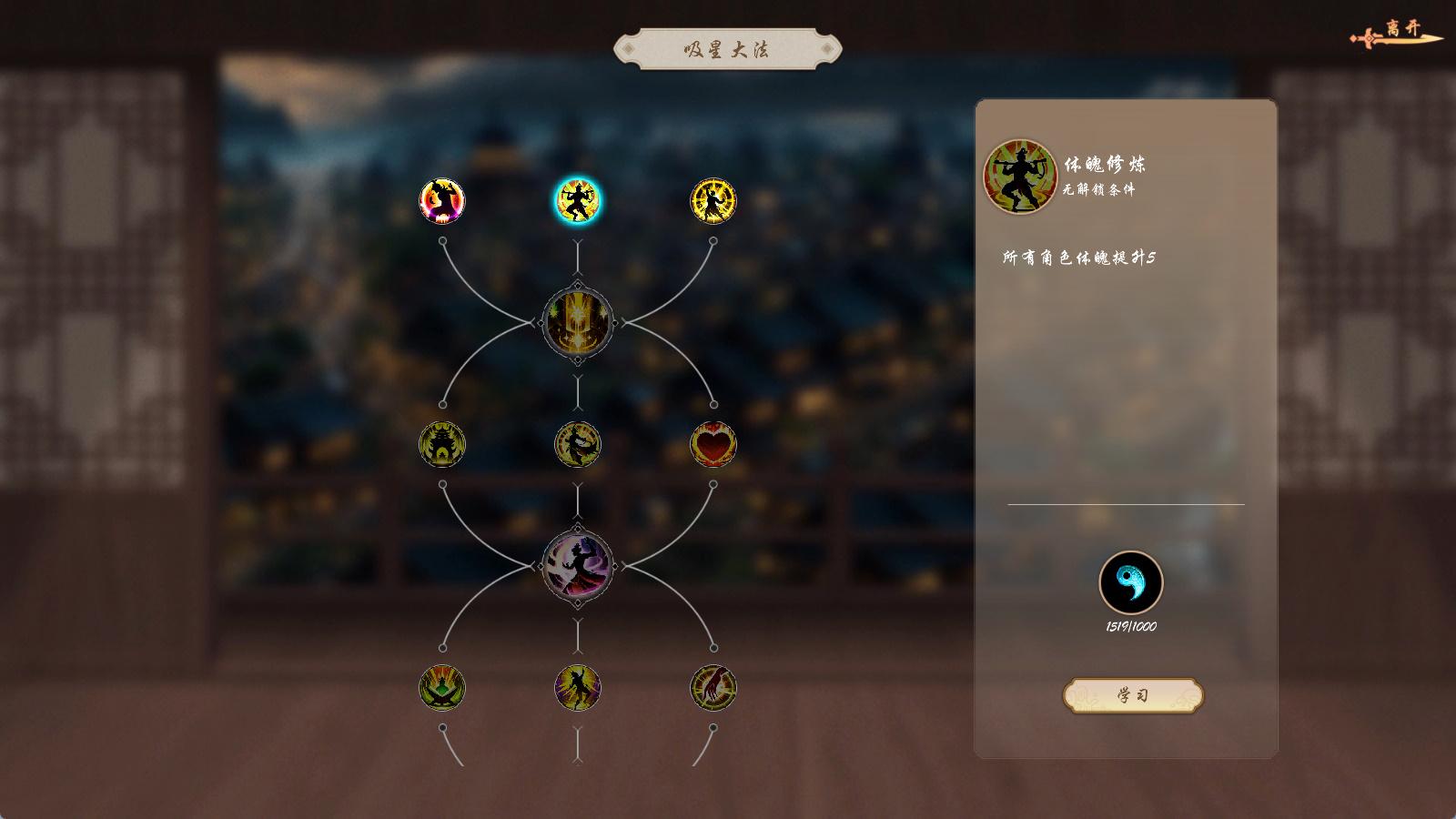Screen dimensions: 1456x819
Task: Choose the golden wheel robed figure node
Action: coord(713,201)
